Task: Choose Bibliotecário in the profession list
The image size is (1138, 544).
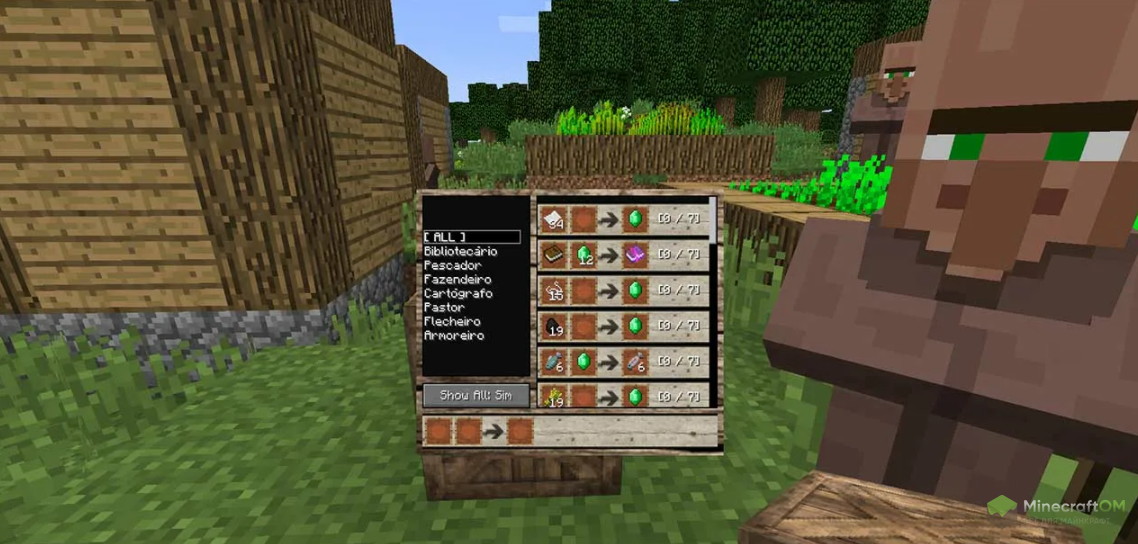Action: [460, 252]
